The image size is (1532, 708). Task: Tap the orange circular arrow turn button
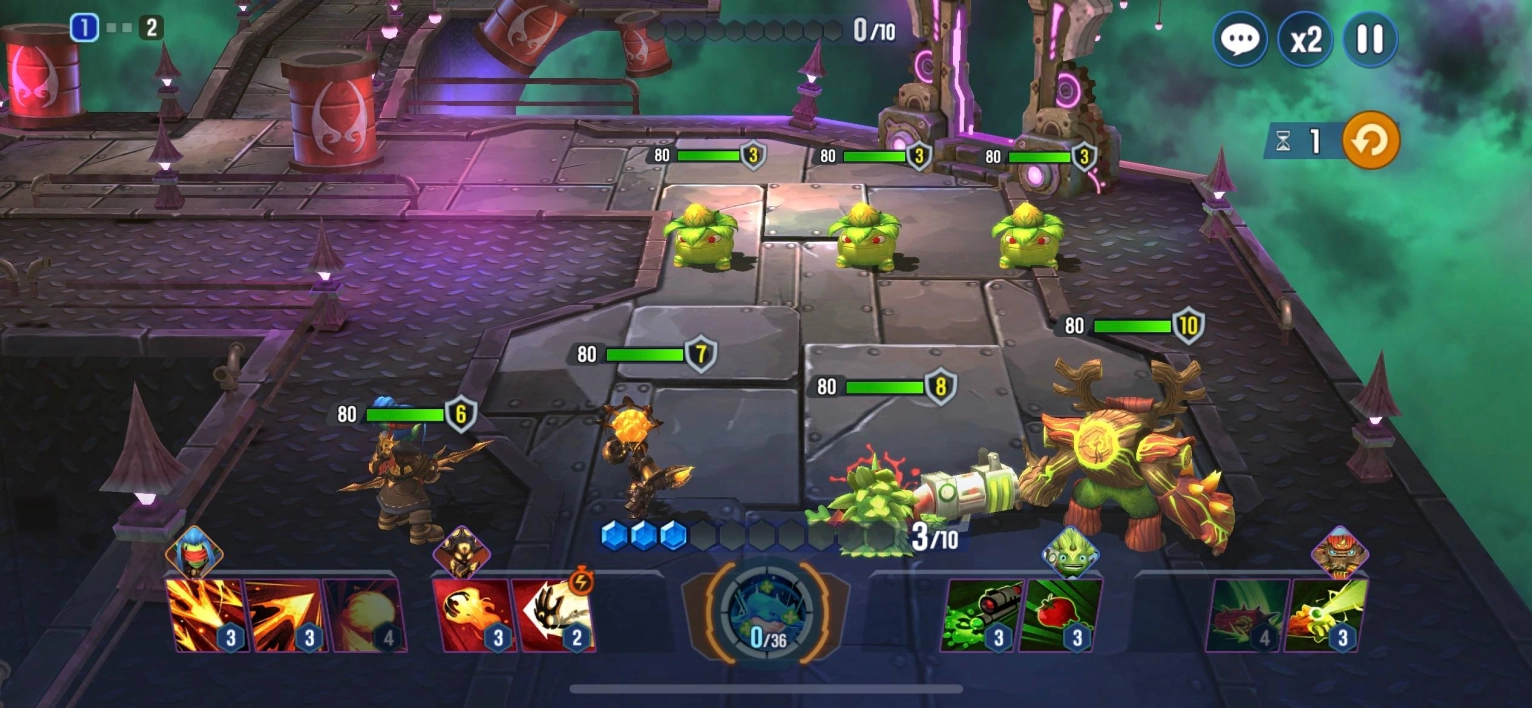point(1370,141)
